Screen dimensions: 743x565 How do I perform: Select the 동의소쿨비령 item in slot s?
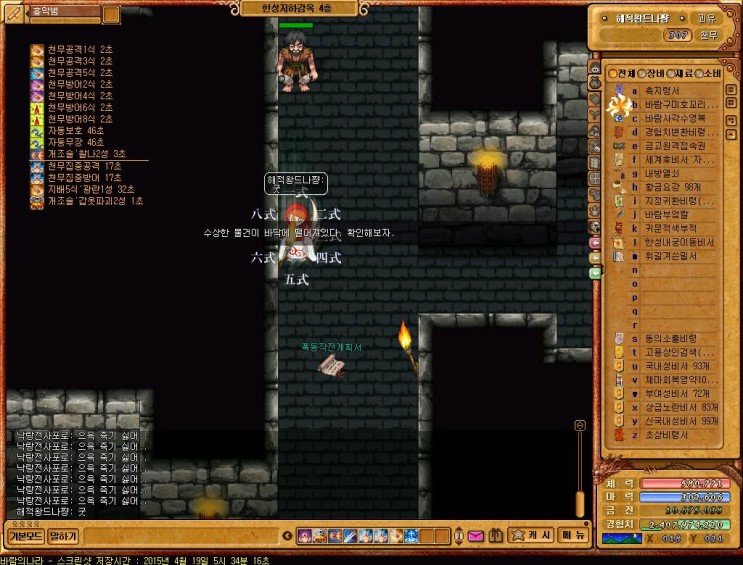[x=671, y=338]
